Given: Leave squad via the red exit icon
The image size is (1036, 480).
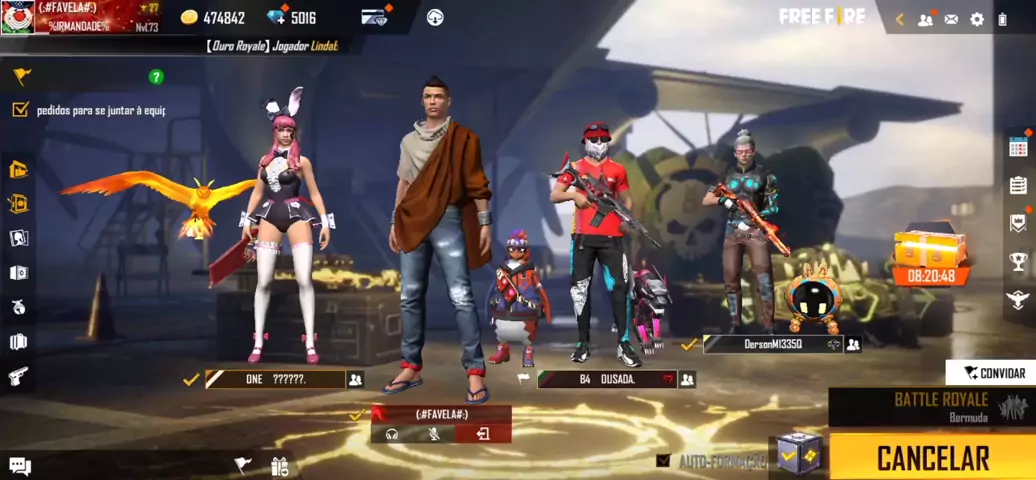Looking at the screenshot, I should tap(483, 434).
